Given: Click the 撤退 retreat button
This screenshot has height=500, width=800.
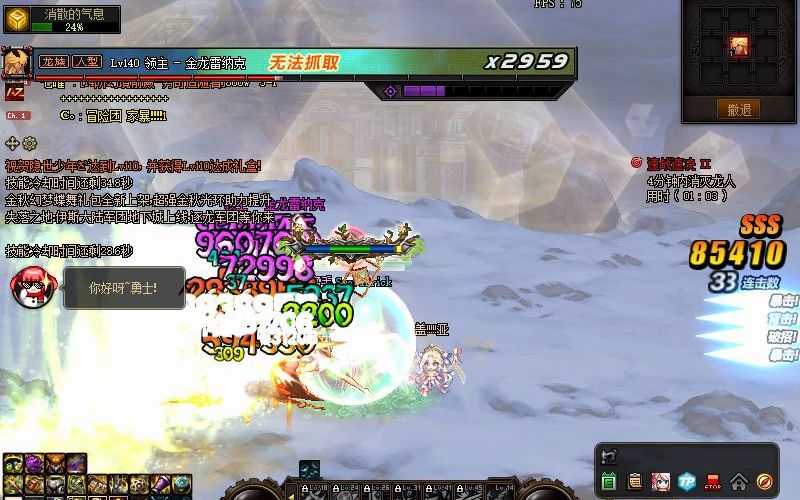Looking at the screenshot, I should 739,109.
